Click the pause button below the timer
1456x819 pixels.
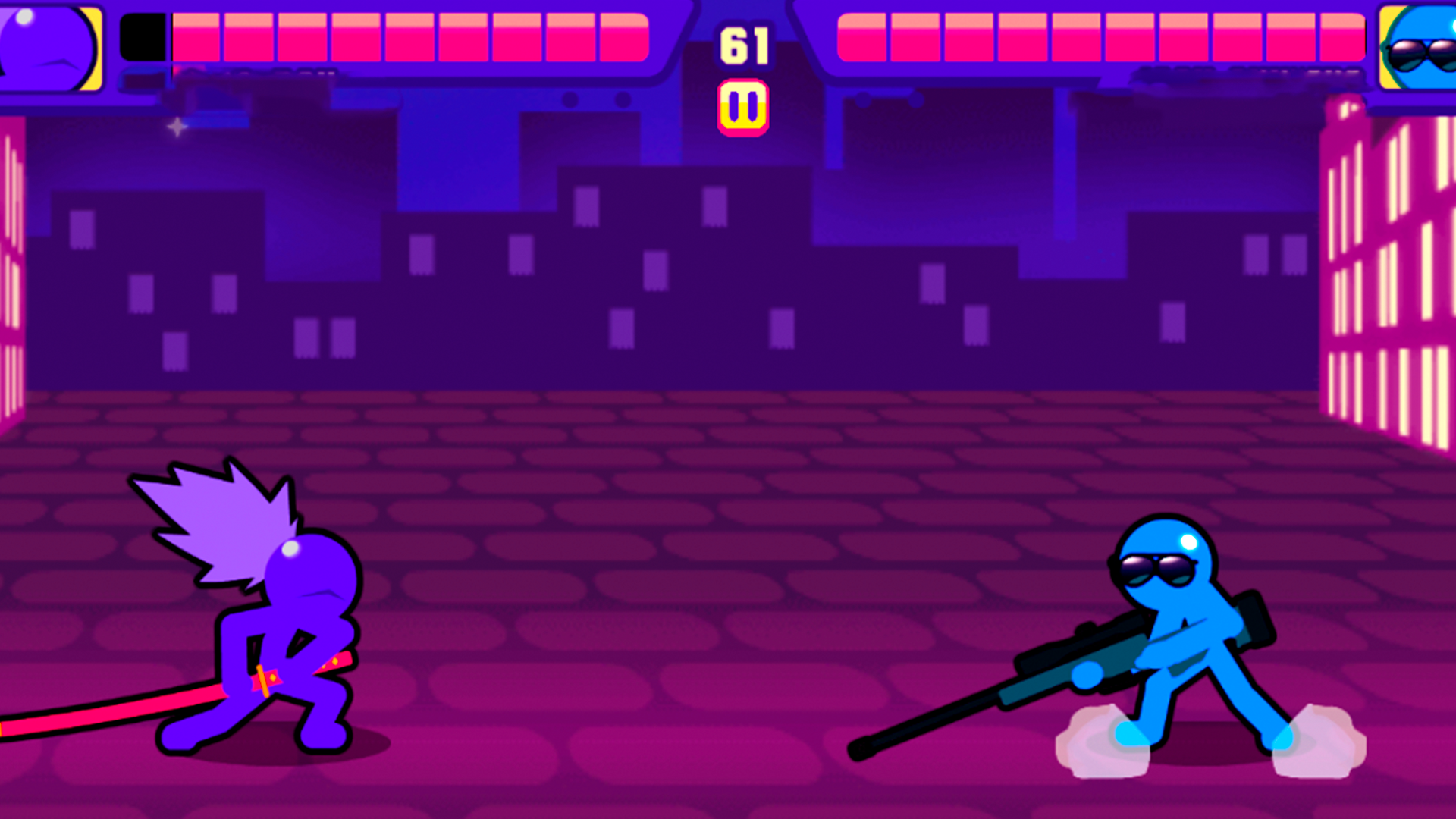click(x=745, y=105)
